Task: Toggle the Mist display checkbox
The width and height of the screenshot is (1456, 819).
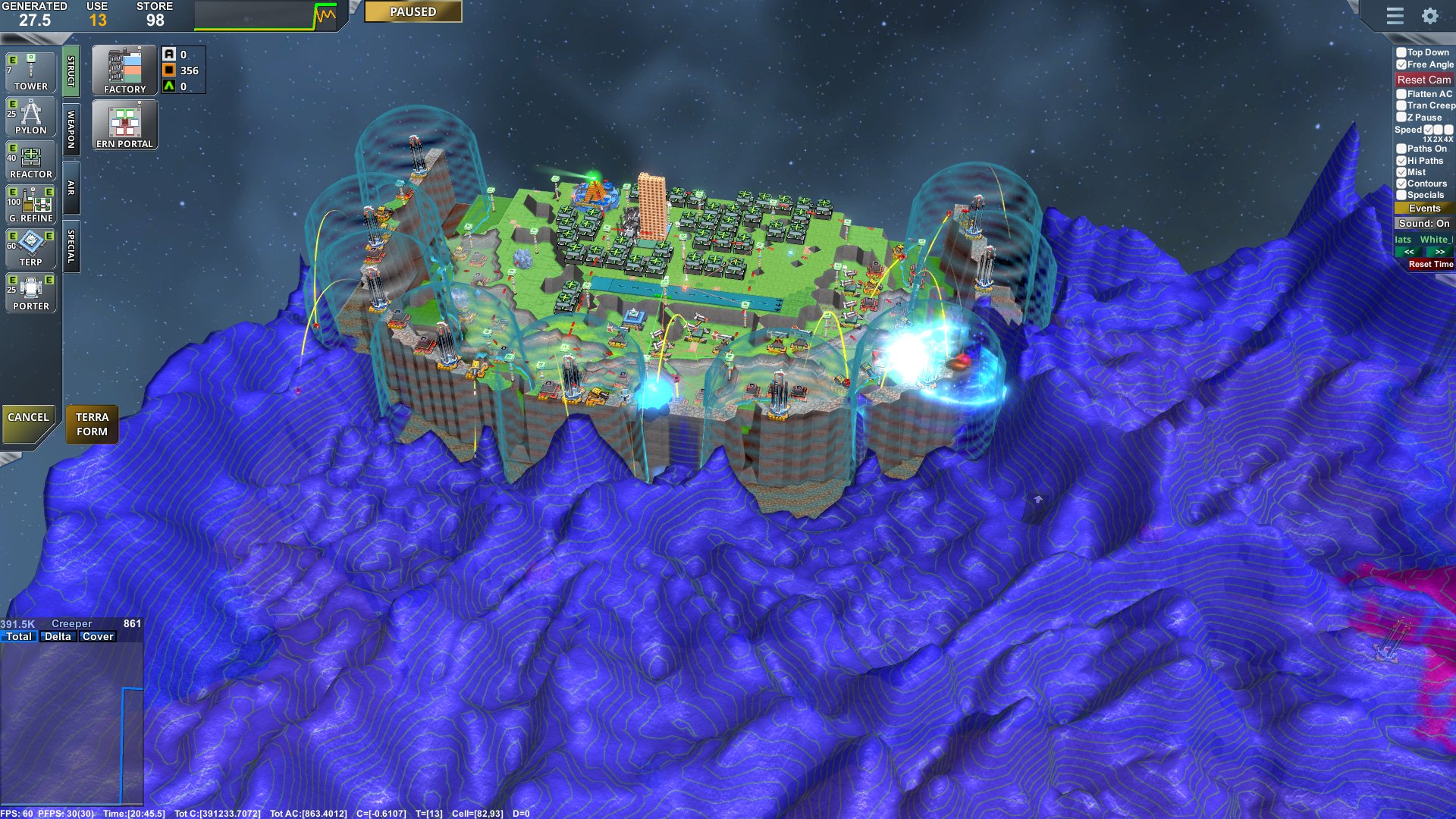Action: click(x=1401, y=172)
